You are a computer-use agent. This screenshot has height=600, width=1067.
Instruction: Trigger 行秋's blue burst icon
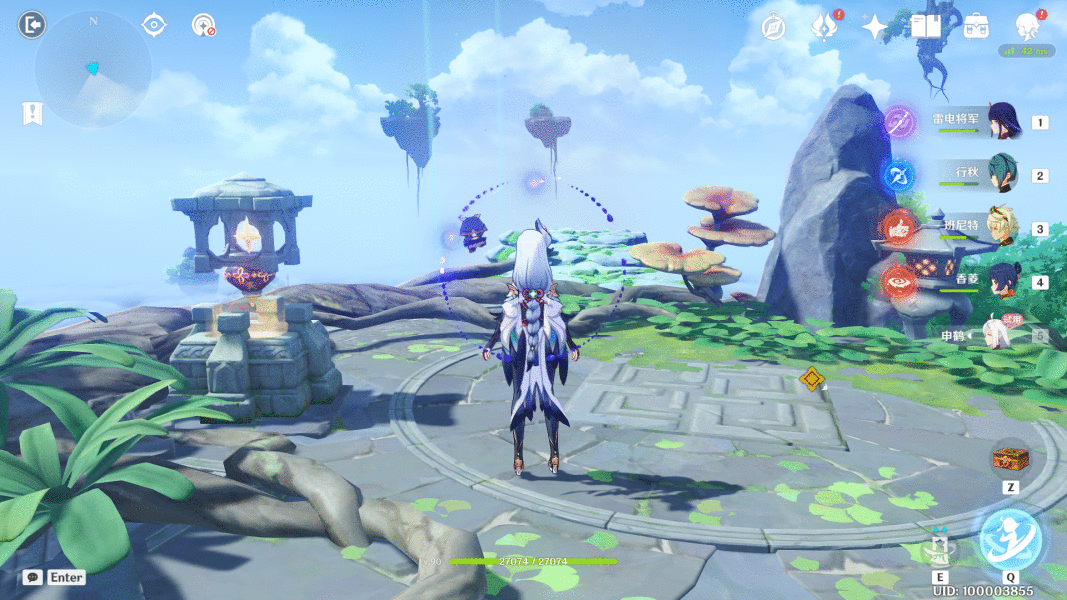(898, 176)
